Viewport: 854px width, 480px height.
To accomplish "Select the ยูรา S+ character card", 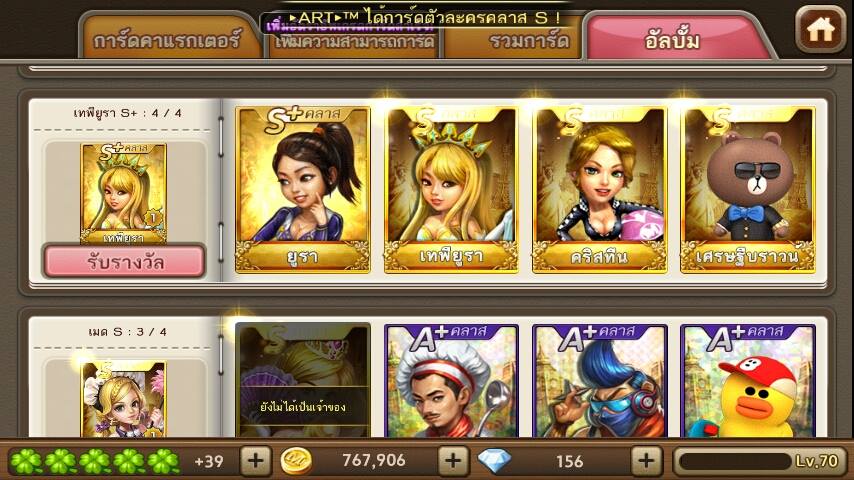I will point(303,189).
